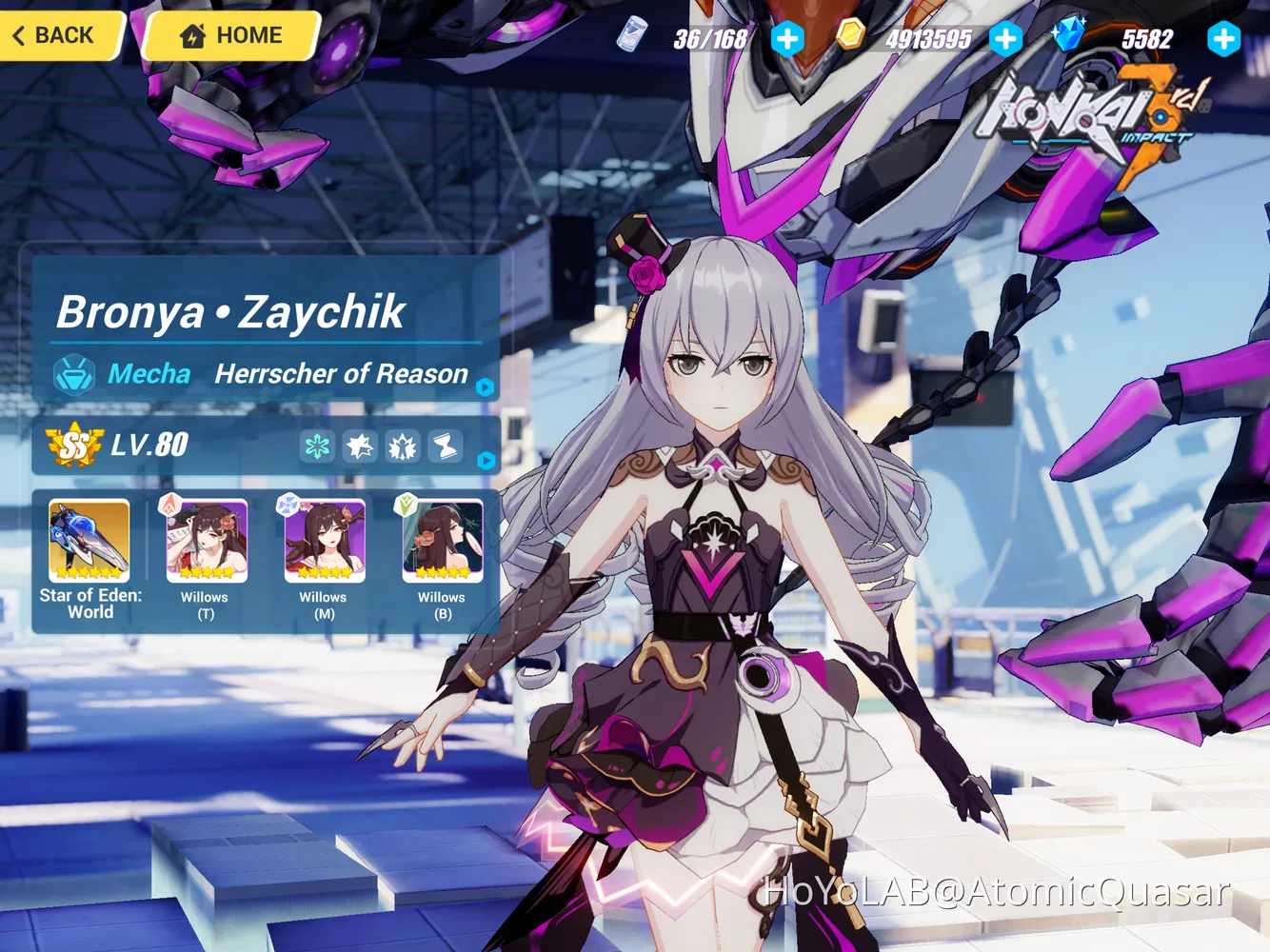The height and width of the screenshot is (952, 1270).
Task: Click the stamina drink icon
Action: tap(628, 36)
